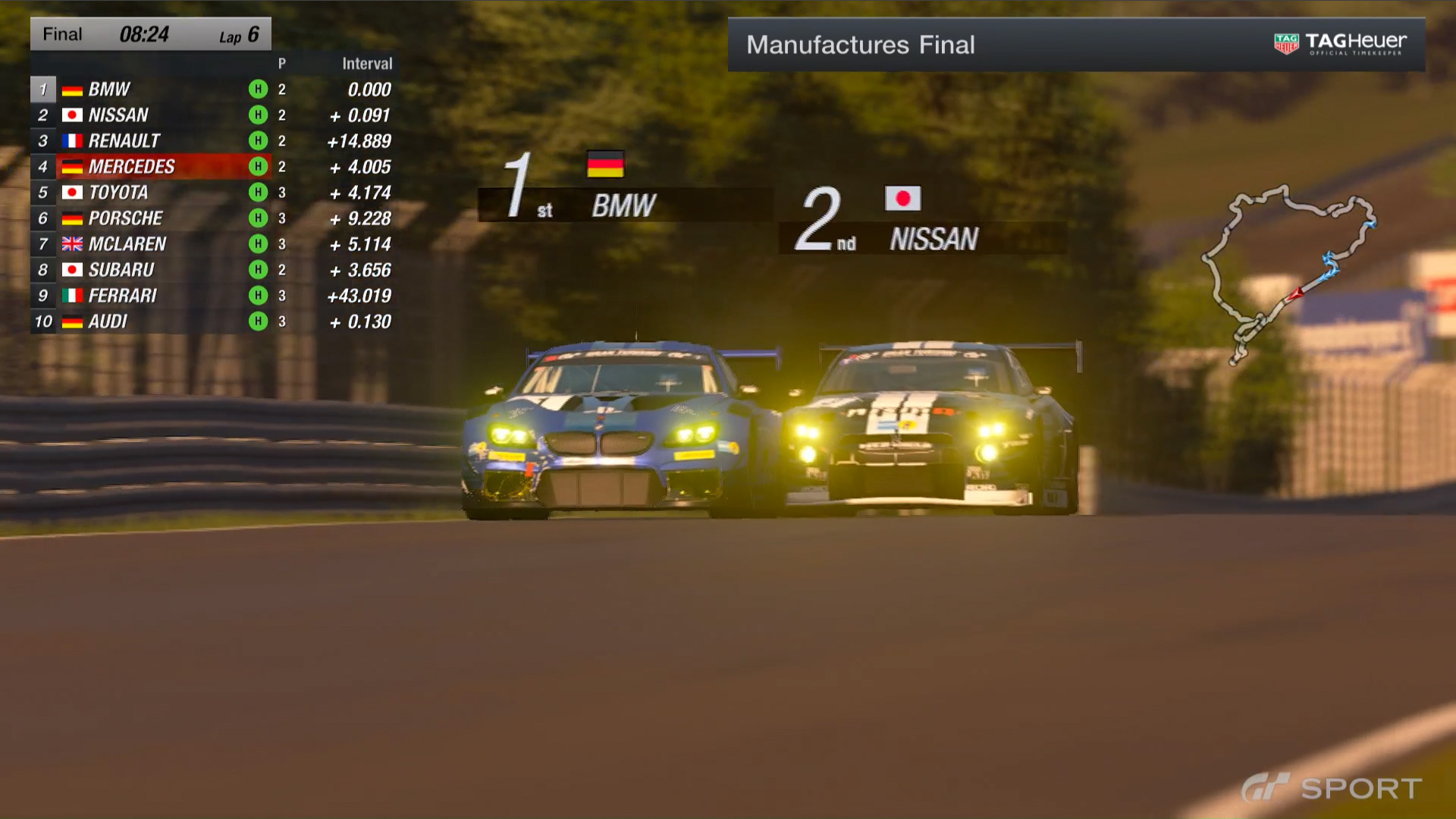Click the Subaru leaderboard row
The height and width of the screenshot is (819, 1456).
point(152,270)
